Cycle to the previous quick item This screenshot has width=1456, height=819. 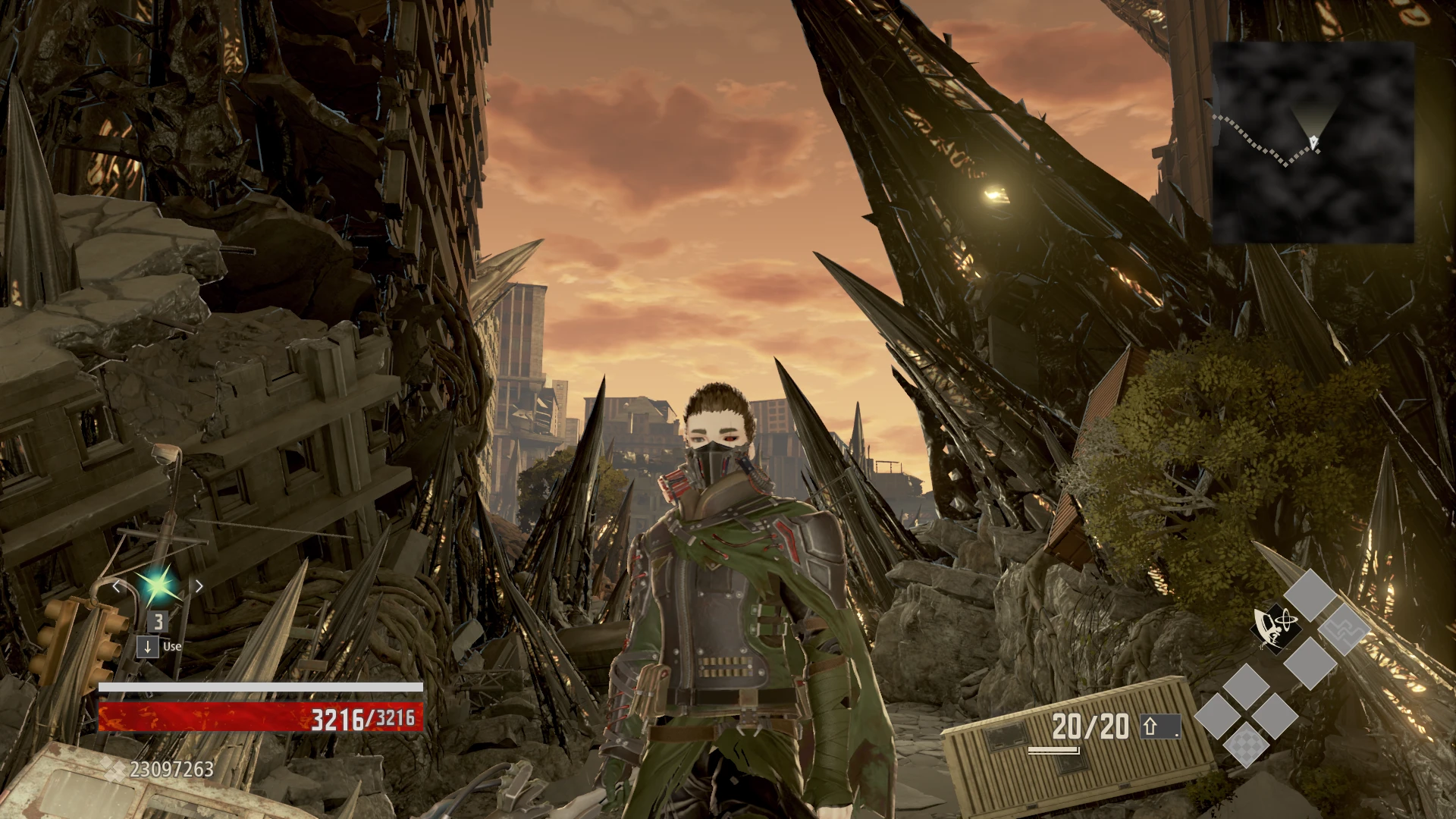[x=116, y=585]
